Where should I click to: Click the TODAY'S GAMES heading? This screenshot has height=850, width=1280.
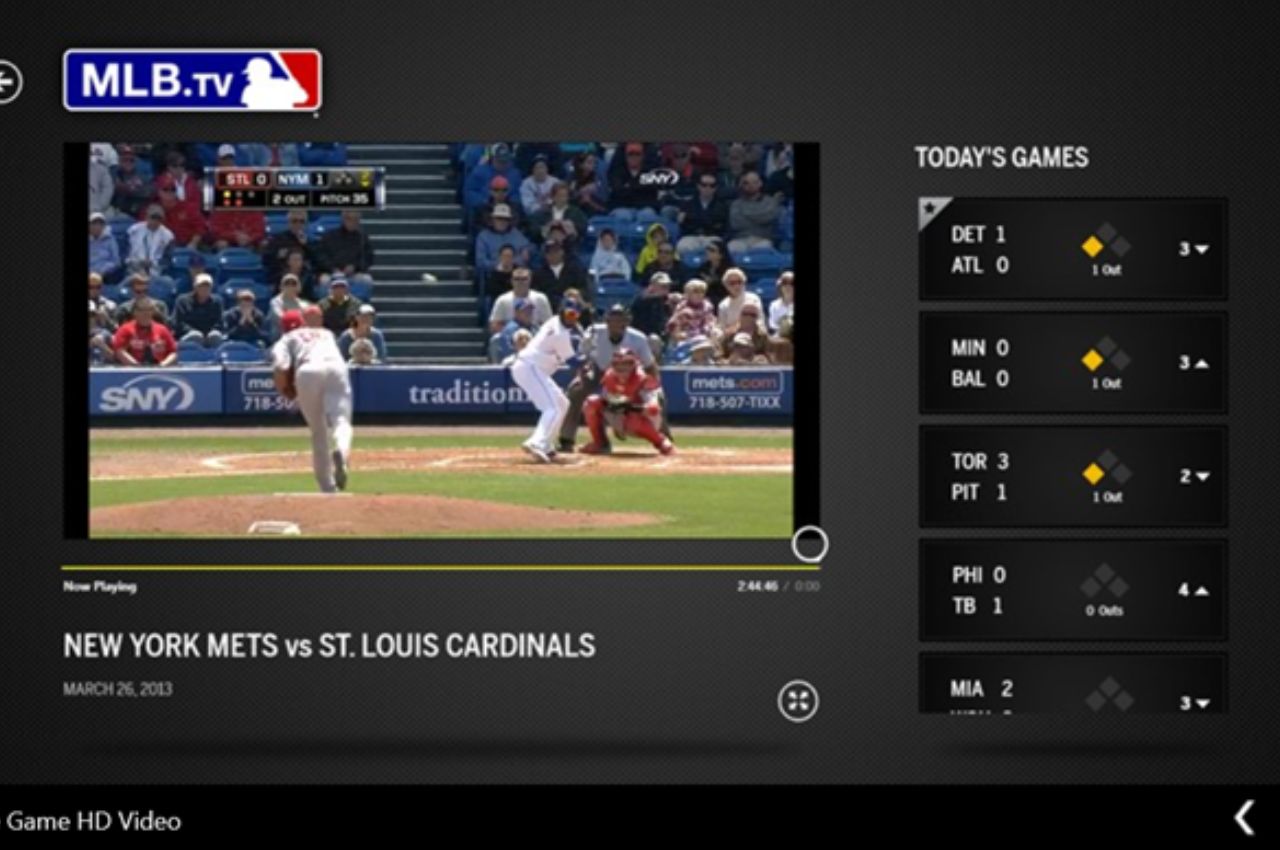pos(1001,157)
